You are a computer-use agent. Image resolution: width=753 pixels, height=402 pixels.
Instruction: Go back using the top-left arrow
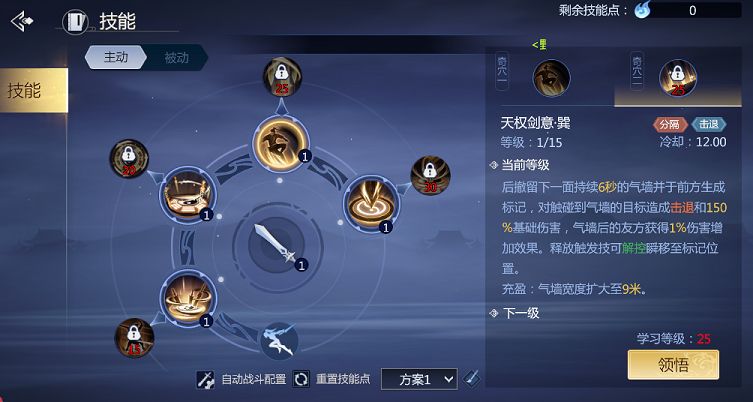(x=22, y=20)
